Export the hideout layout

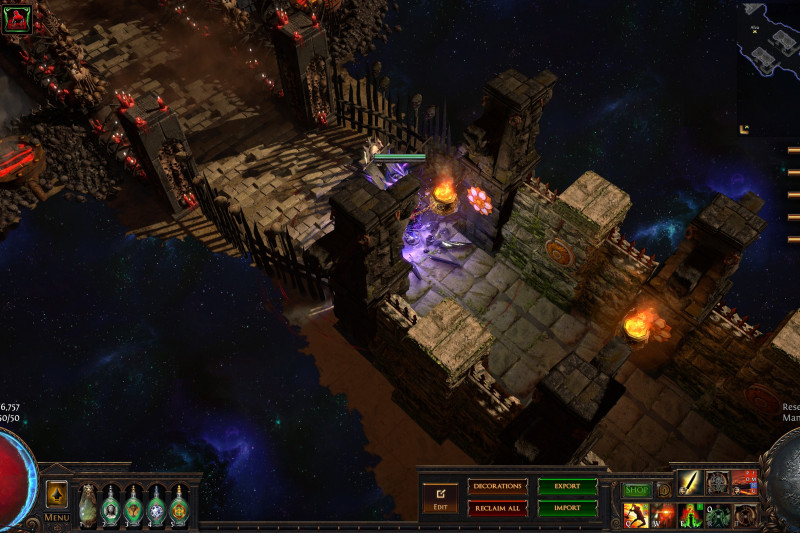(567, 486)
